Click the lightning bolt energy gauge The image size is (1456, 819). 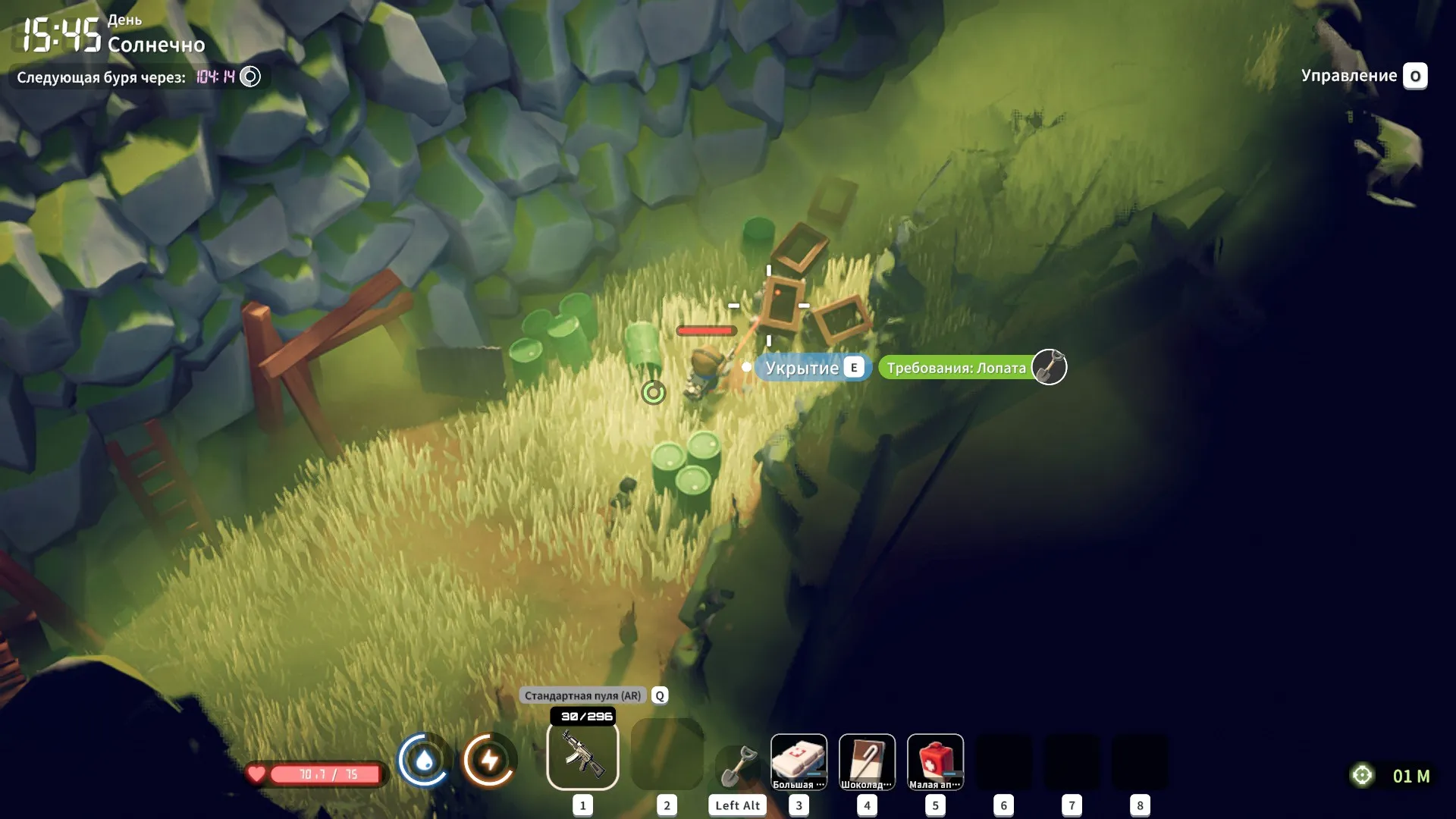tap(490, 760)
